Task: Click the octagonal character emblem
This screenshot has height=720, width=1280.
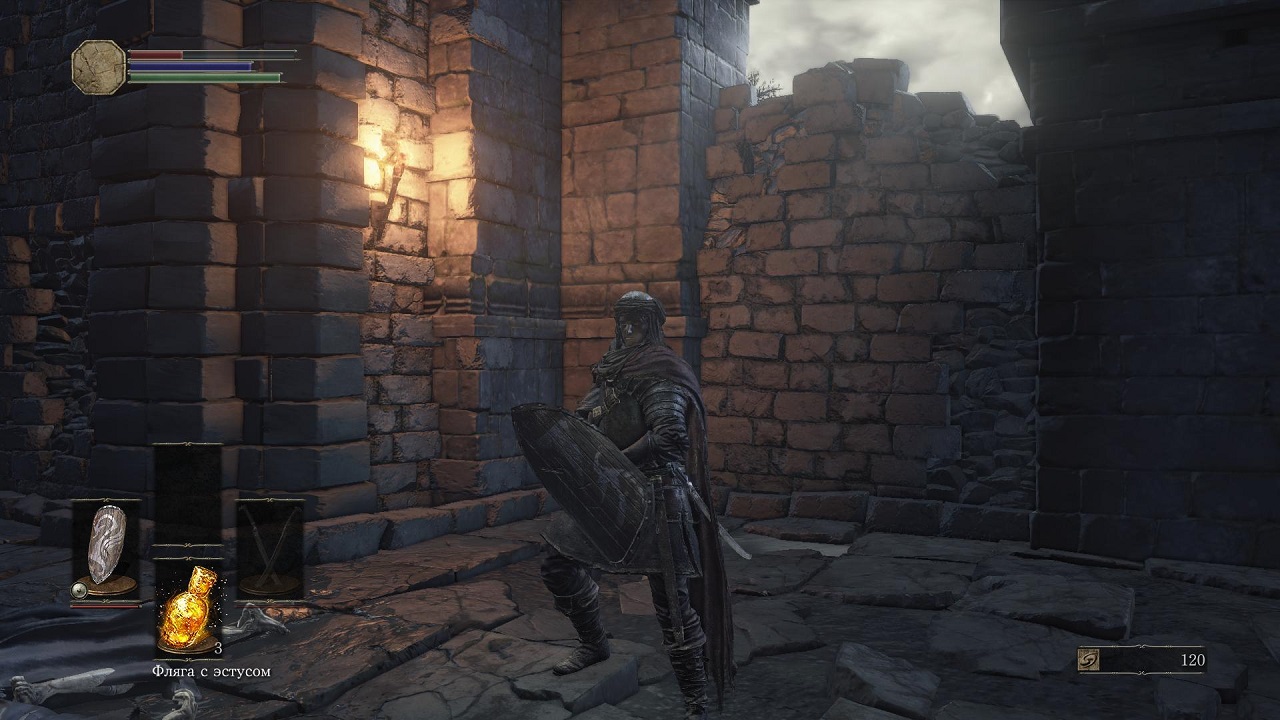Action: click(x=99, y=66)
